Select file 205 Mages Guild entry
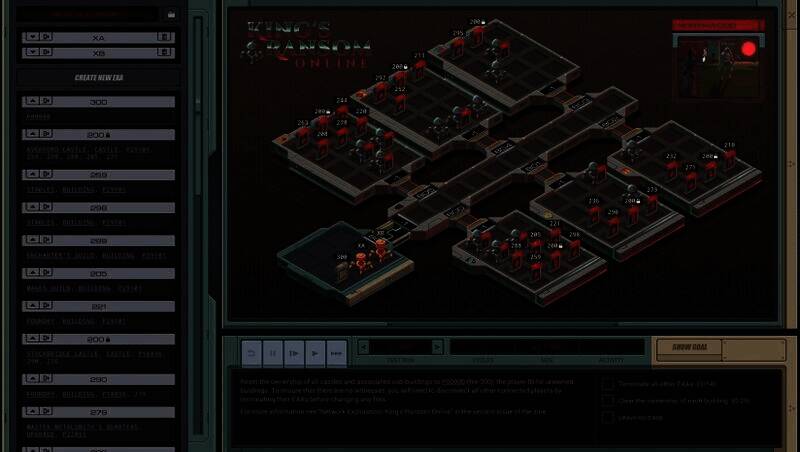The width and height of the screenshot is (800, 452). tap(98, 273)
